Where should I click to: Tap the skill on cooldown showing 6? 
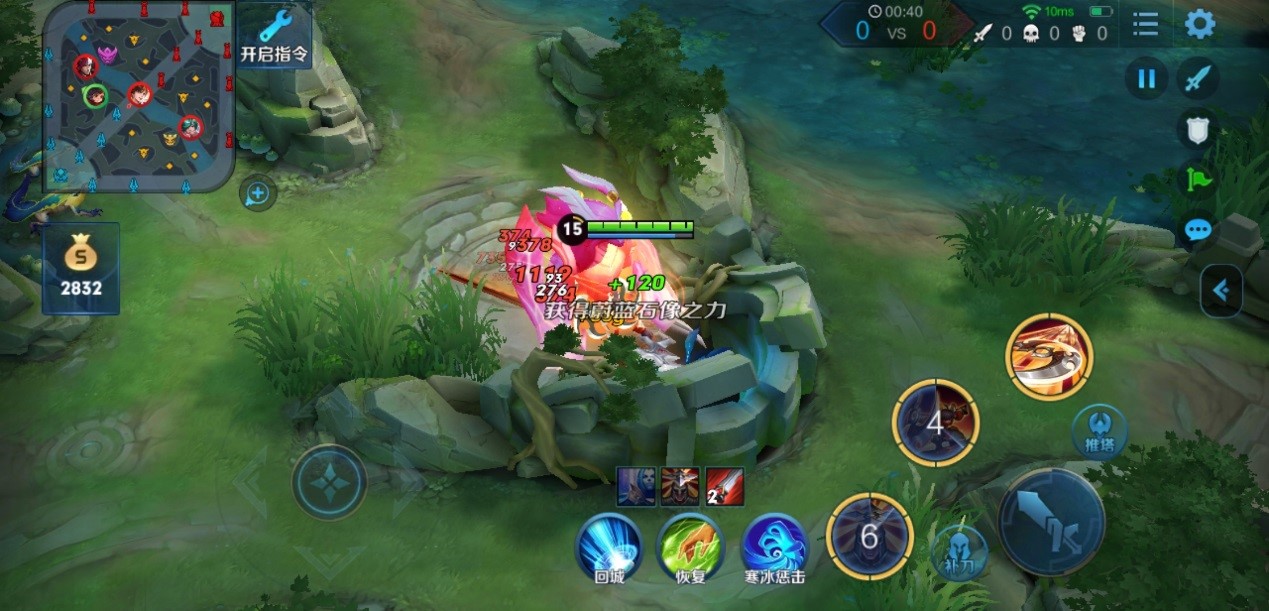[869, 537]
